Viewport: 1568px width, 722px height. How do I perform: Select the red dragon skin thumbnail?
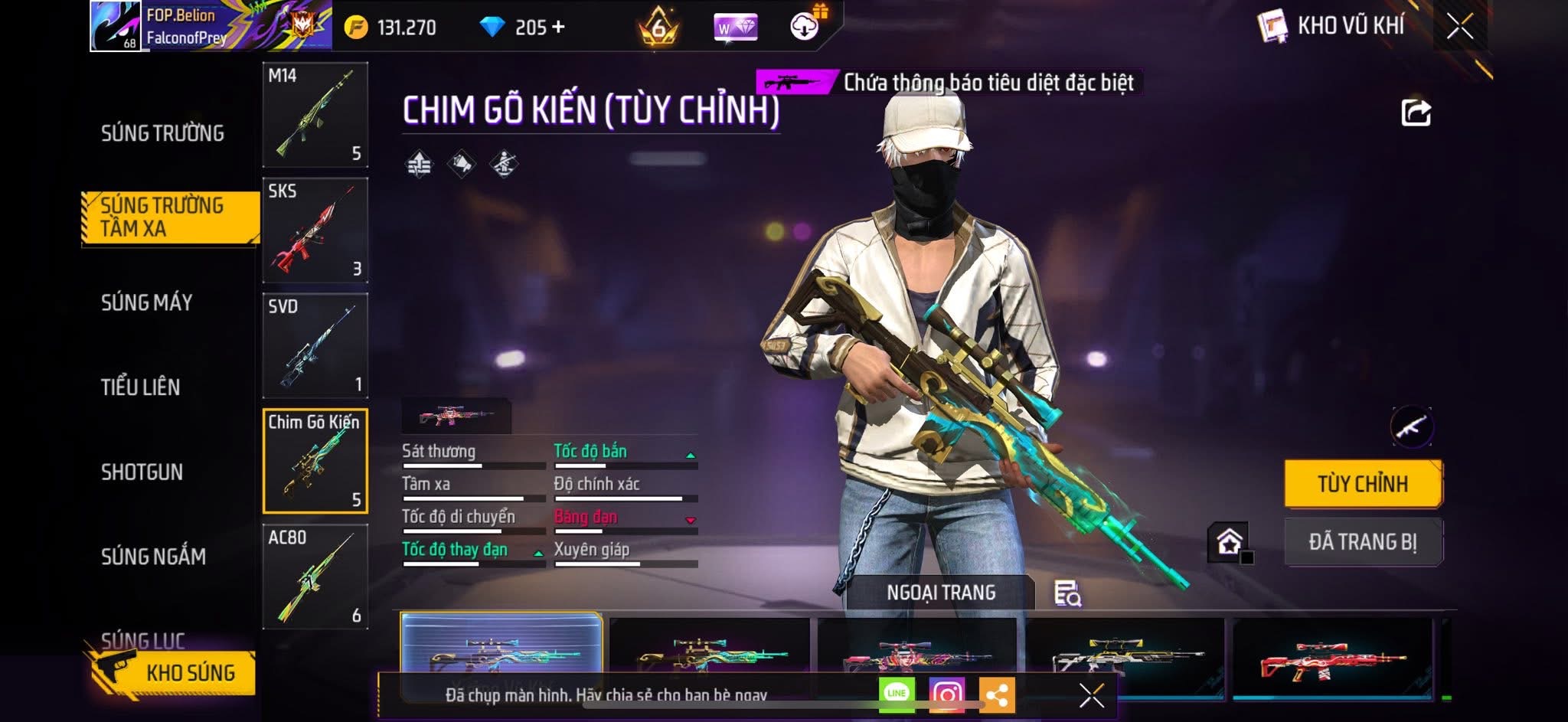click(1332, 660)
